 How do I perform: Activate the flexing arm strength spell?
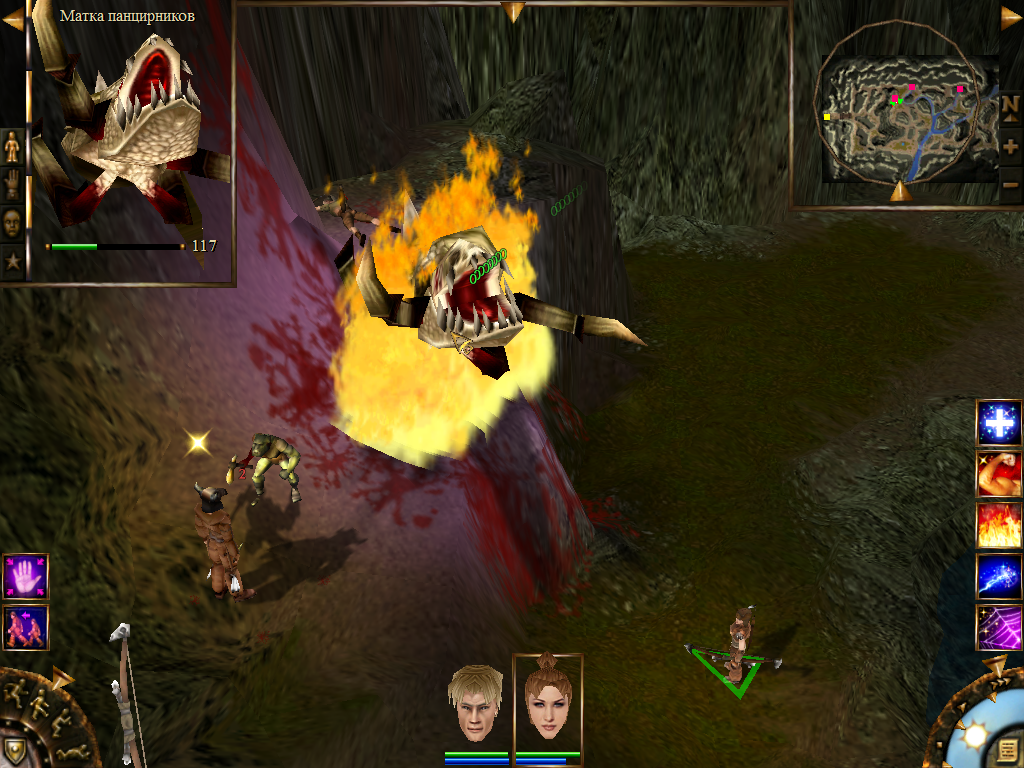(x=998, y=474)
